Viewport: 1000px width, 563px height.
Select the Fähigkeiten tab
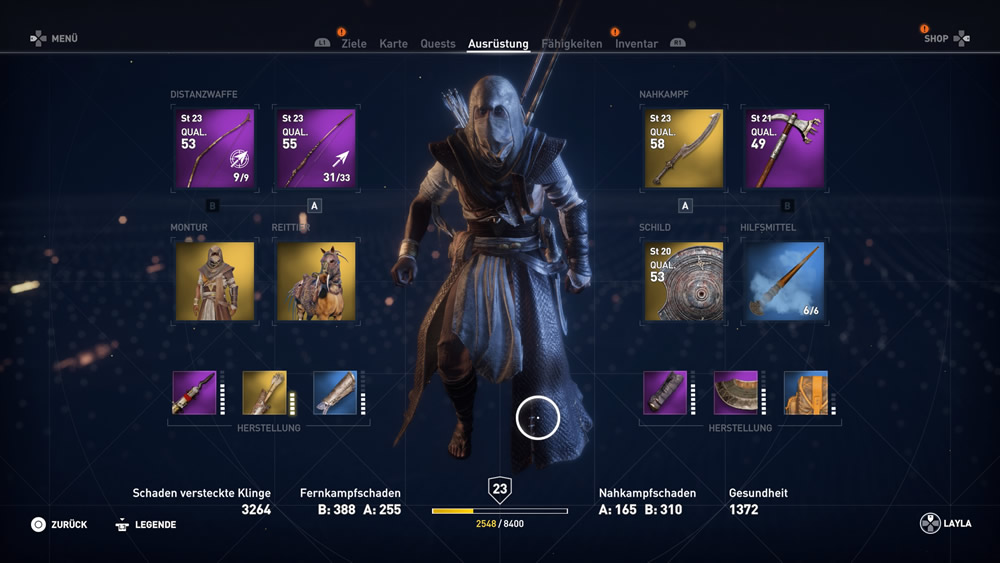[572, 44]
